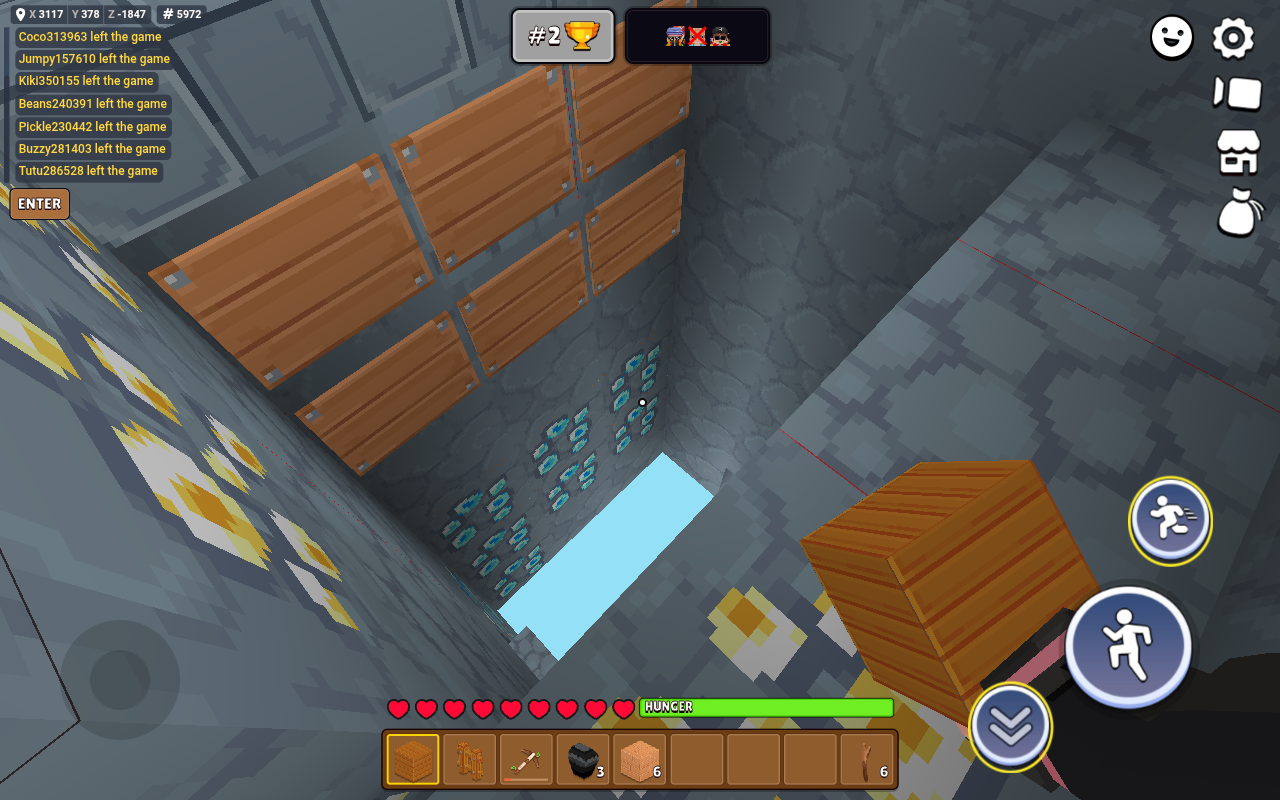This screenshot has width=1280, height=800.
Task: Select the wooden planks block hotbar slot
Action: coord(412,760)
